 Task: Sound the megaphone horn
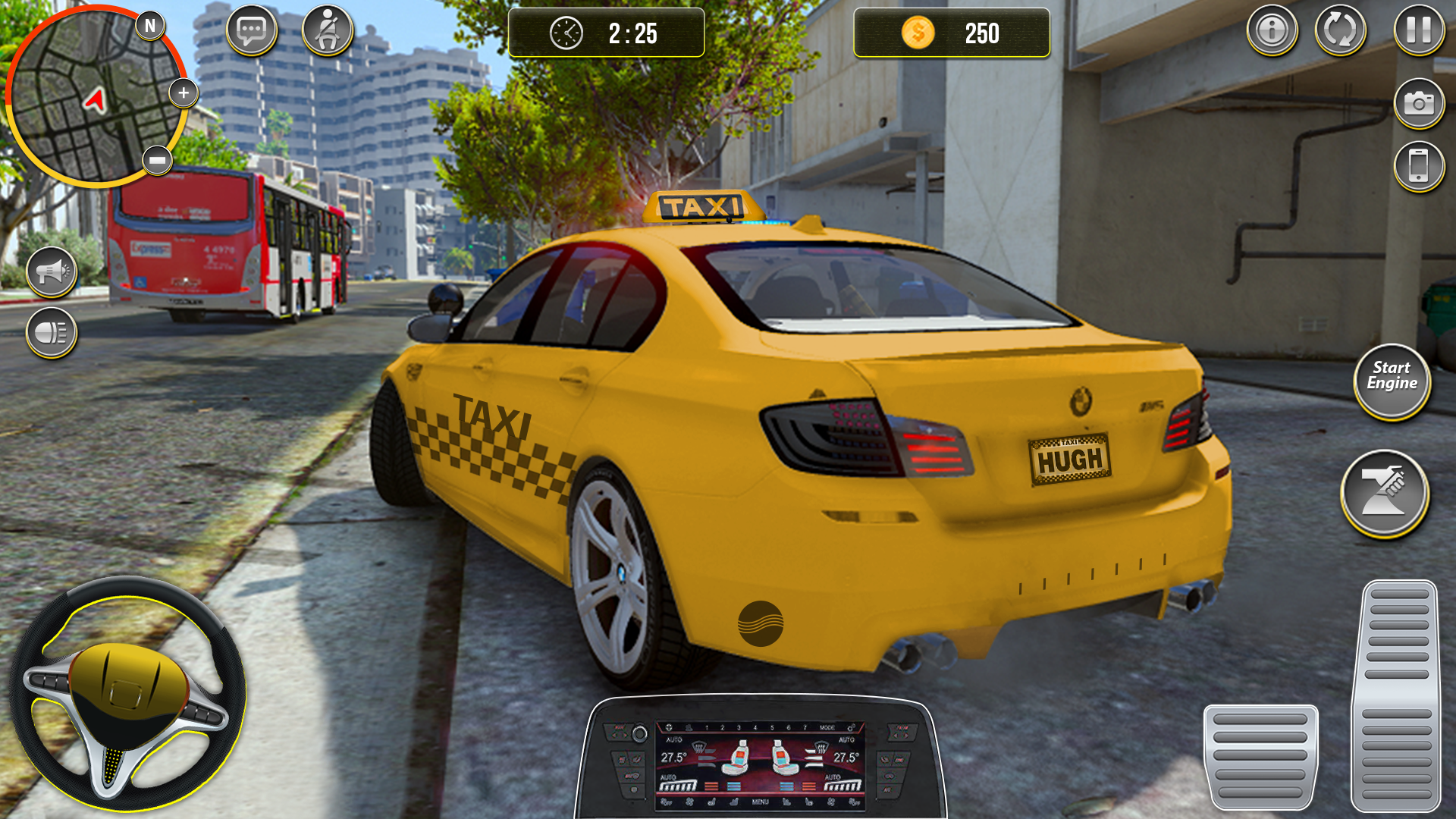(52, 271)
